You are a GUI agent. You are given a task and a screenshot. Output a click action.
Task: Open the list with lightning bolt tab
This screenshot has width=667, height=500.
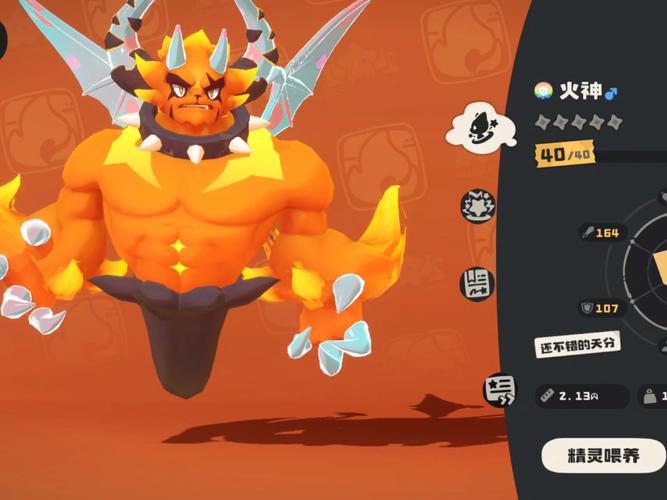(x=498, y=391)
